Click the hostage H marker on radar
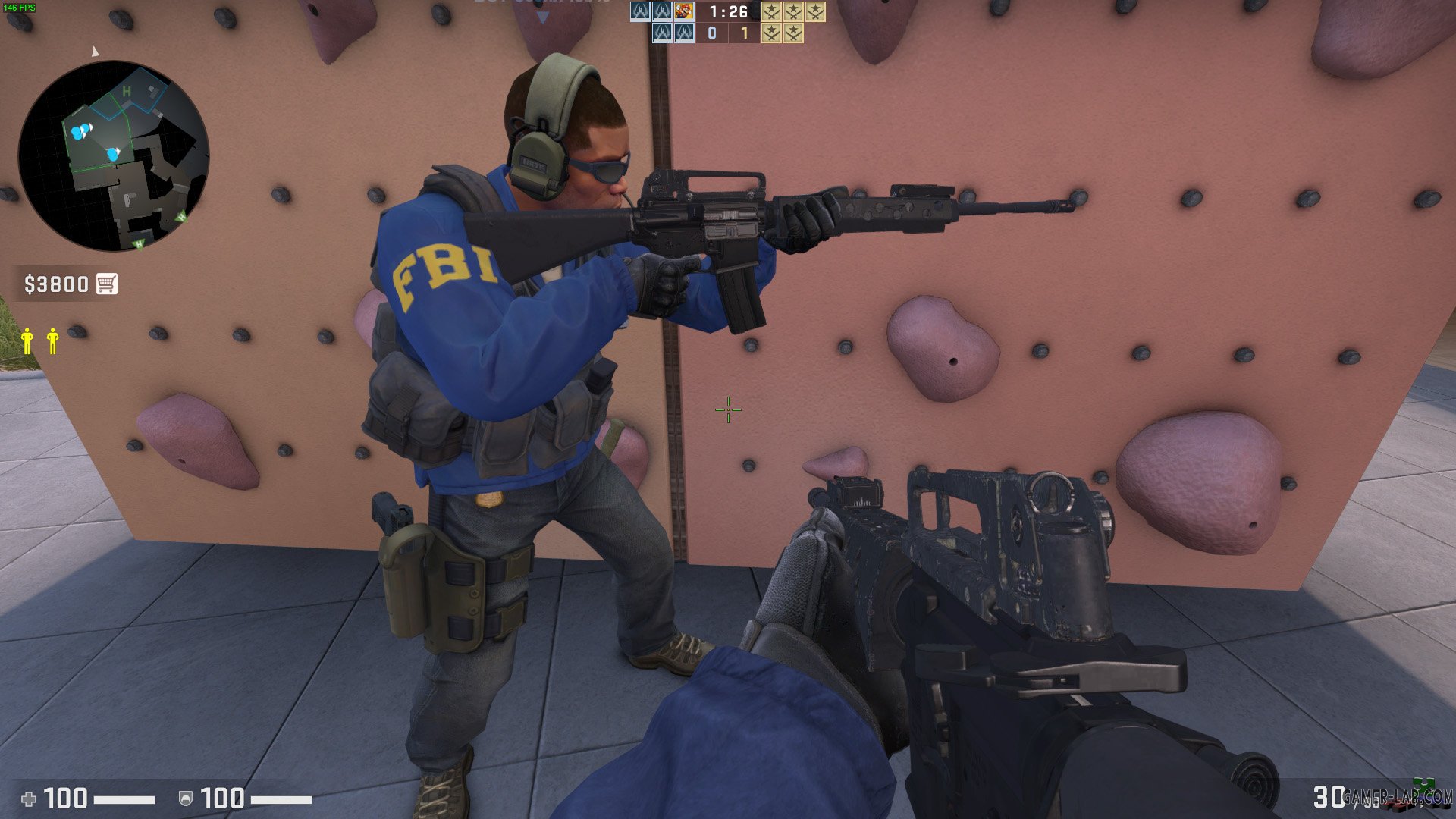The height and width of the screenshot is (819, 1456). click(x=127, y=90)
